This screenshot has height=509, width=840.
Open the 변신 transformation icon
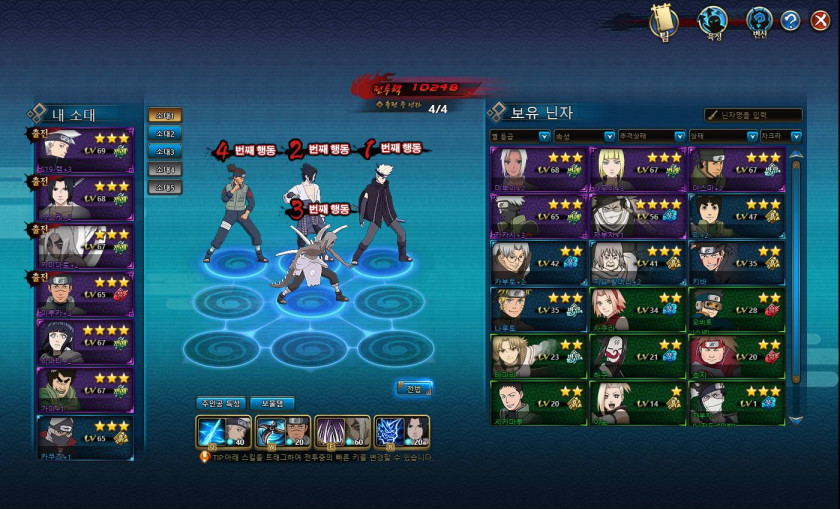[759, 20]
